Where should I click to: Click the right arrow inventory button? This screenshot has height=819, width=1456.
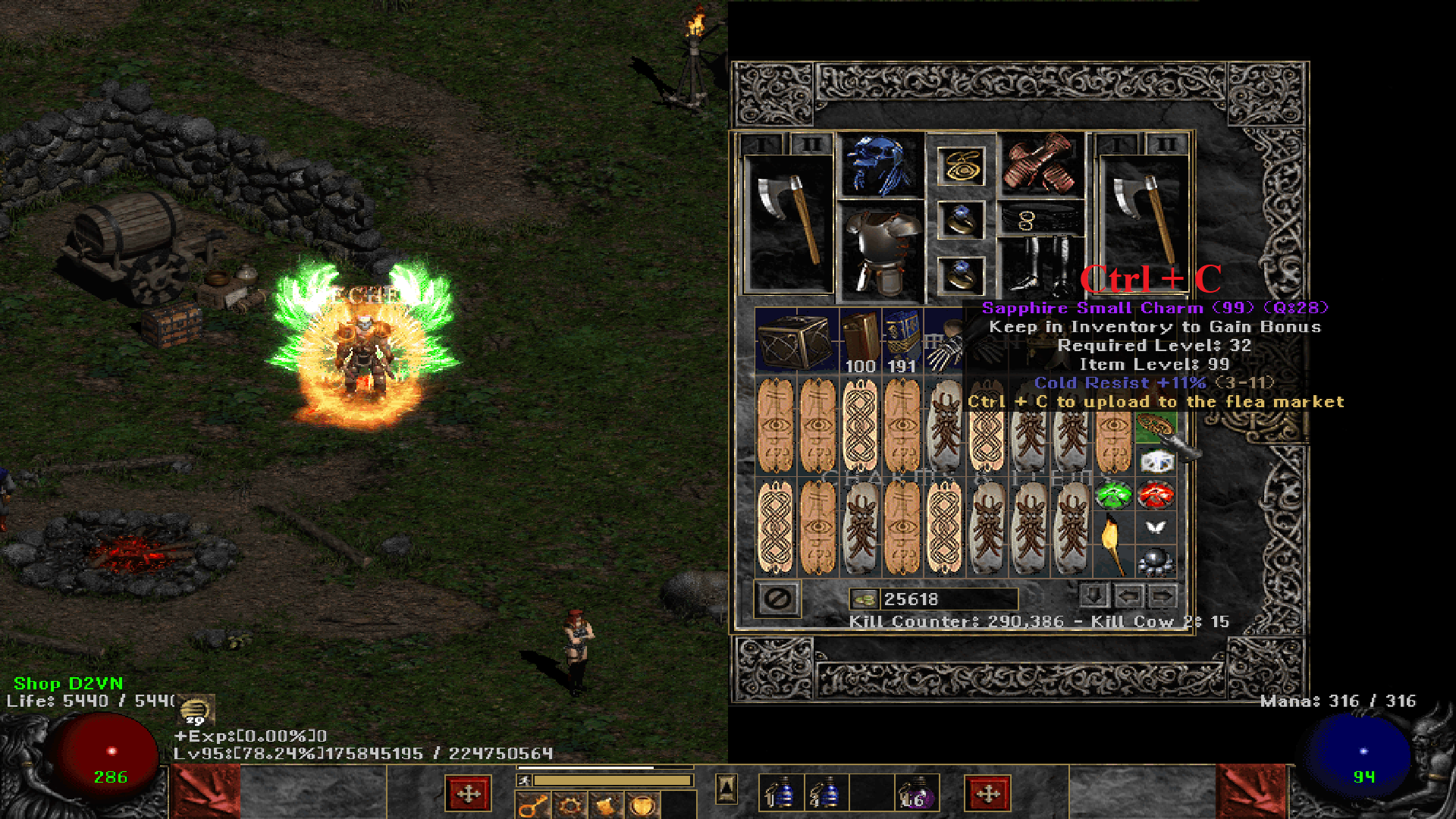tap(1163, 596)
